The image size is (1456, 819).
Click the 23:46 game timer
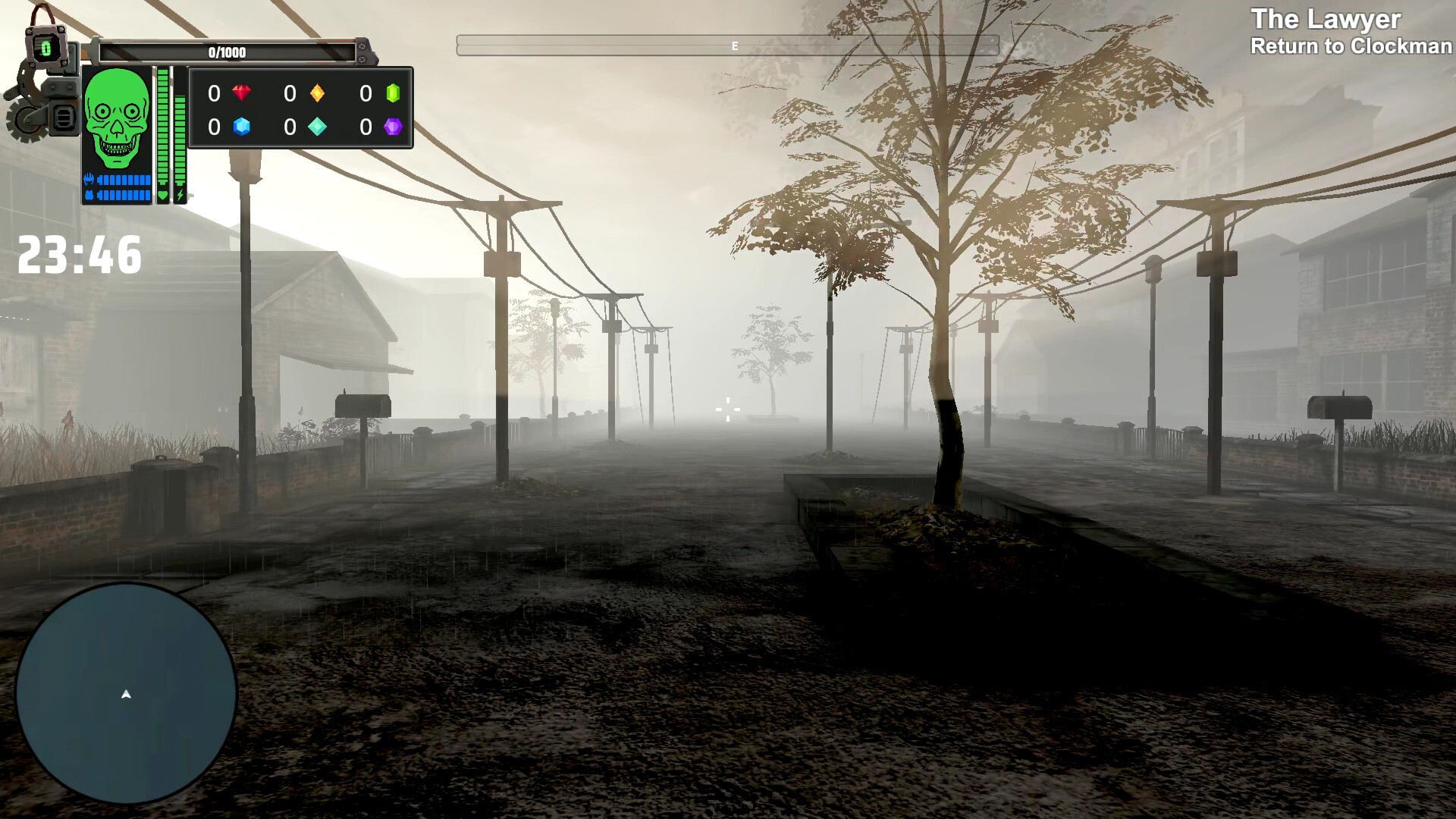[80, 255]
